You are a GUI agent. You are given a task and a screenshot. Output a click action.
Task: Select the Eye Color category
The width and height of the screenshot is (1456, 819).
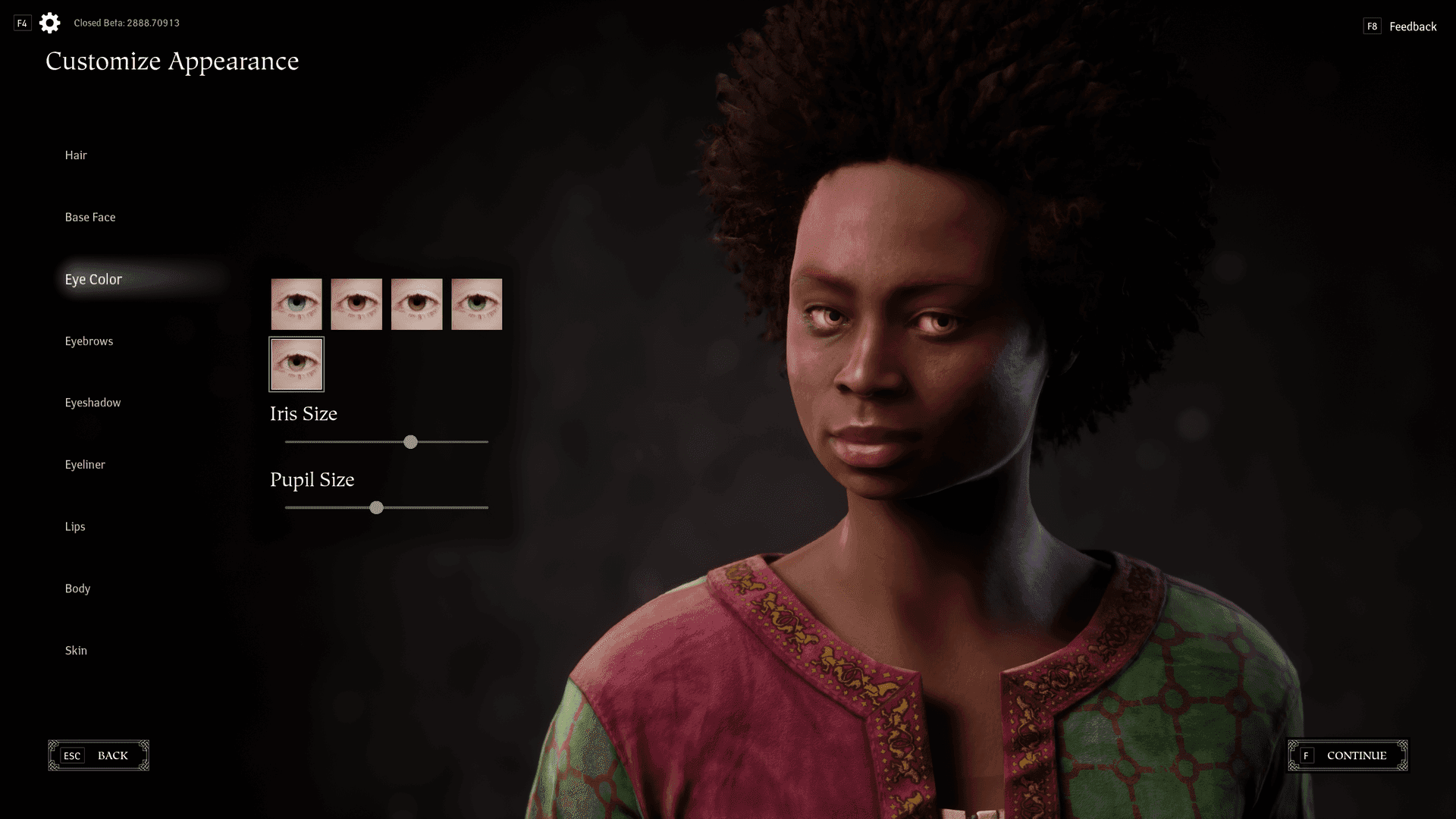coord(93,280)
